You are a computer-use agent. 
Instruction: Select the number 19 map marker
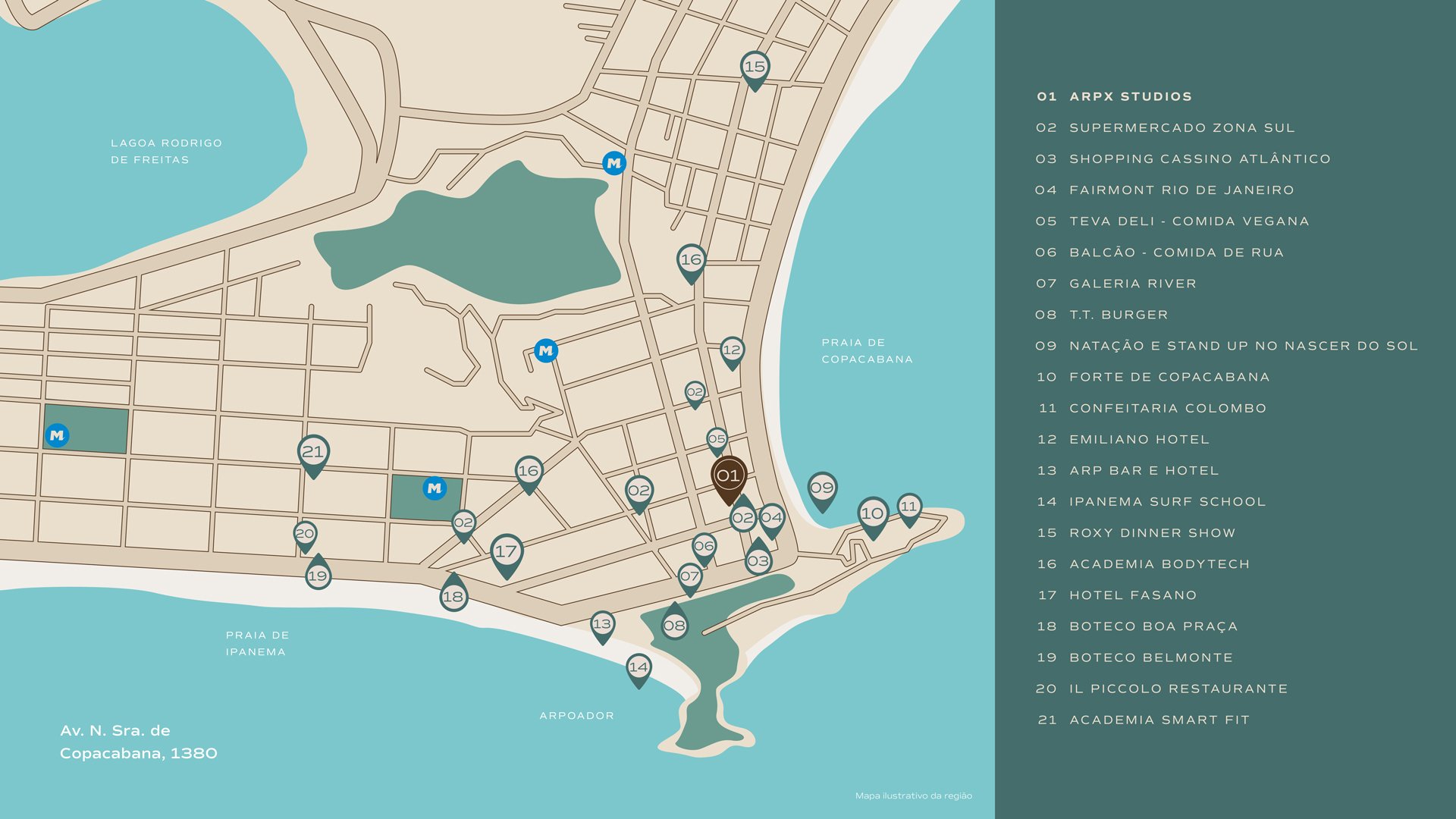[x=318, y=576]
